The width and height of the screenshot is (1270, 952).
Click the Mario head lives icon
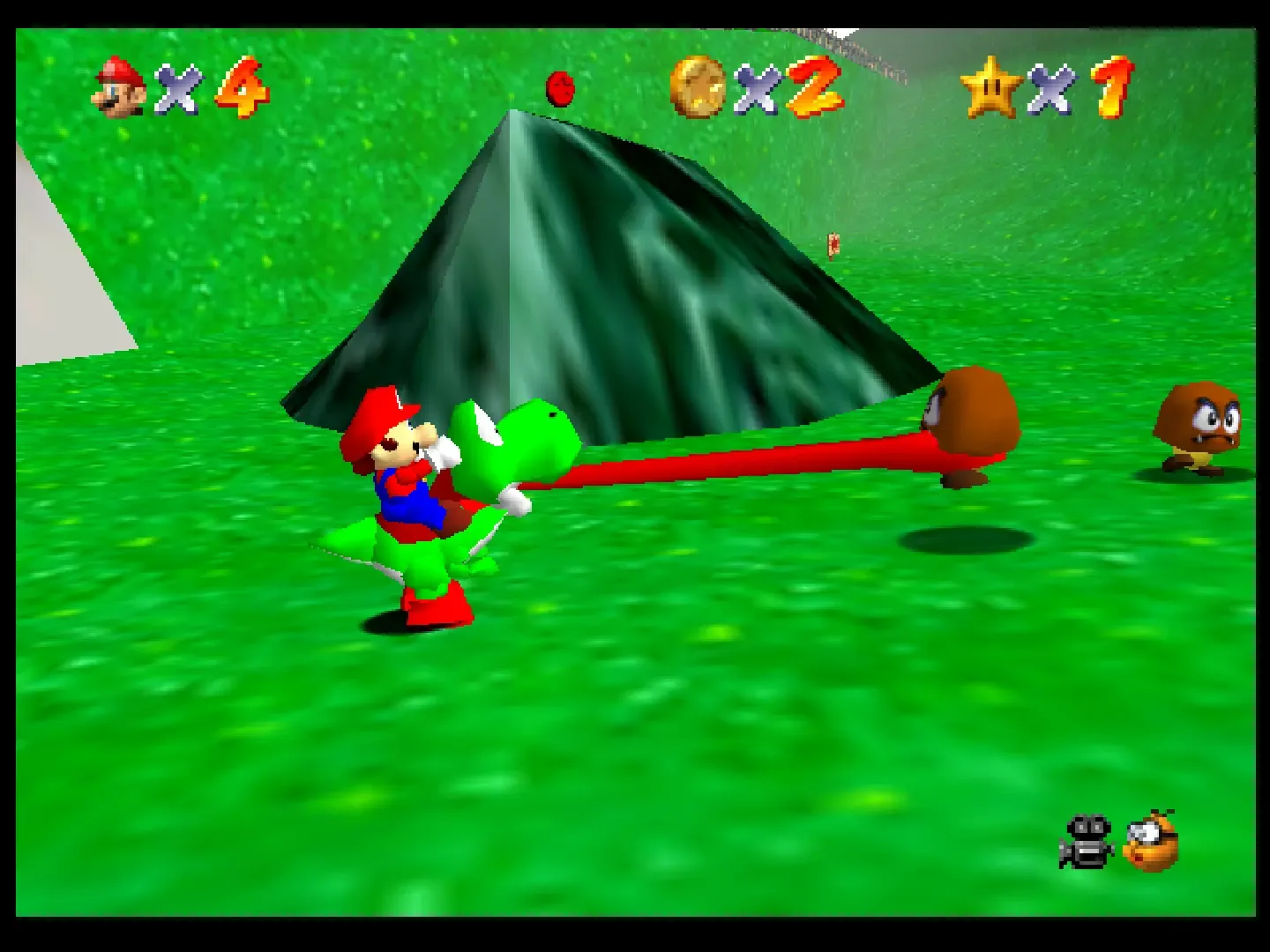[119, 85]
